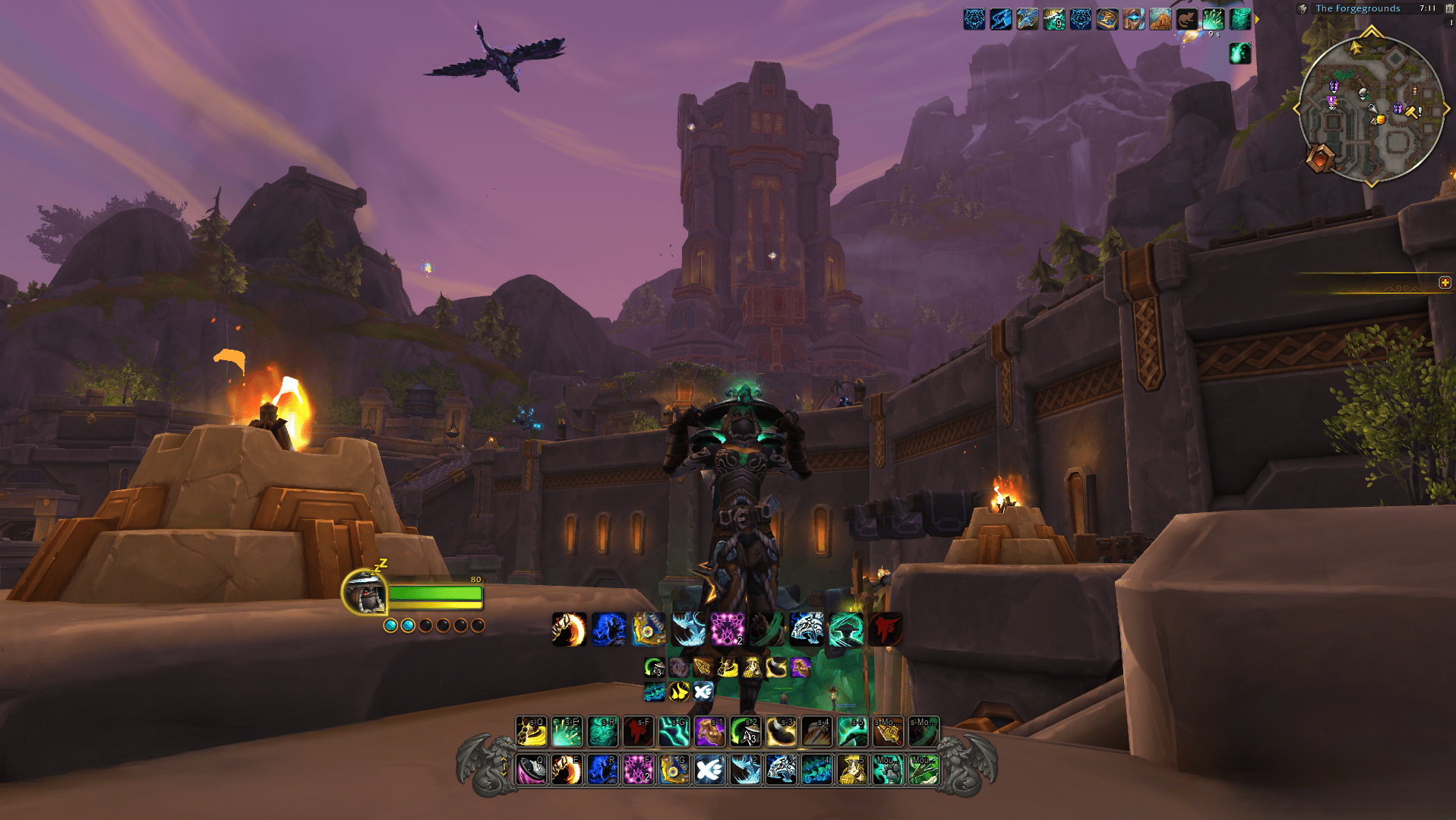Activate the pink mandala ability in the F slot

coord(638,770)
